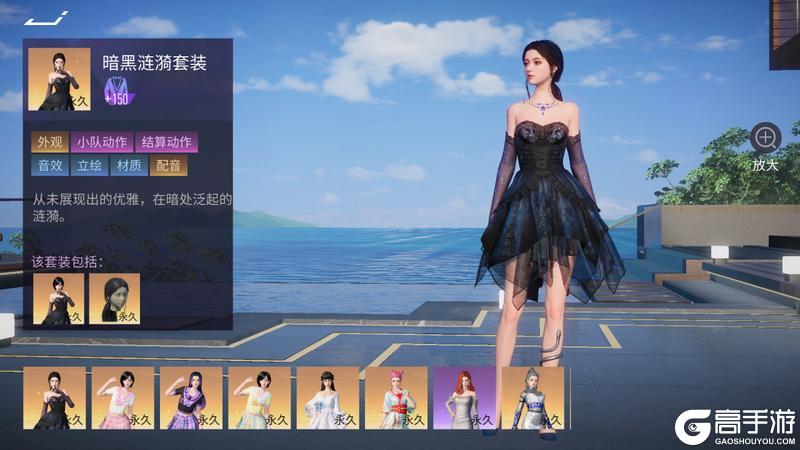Open the 结算动作 tag

(166, 142)
